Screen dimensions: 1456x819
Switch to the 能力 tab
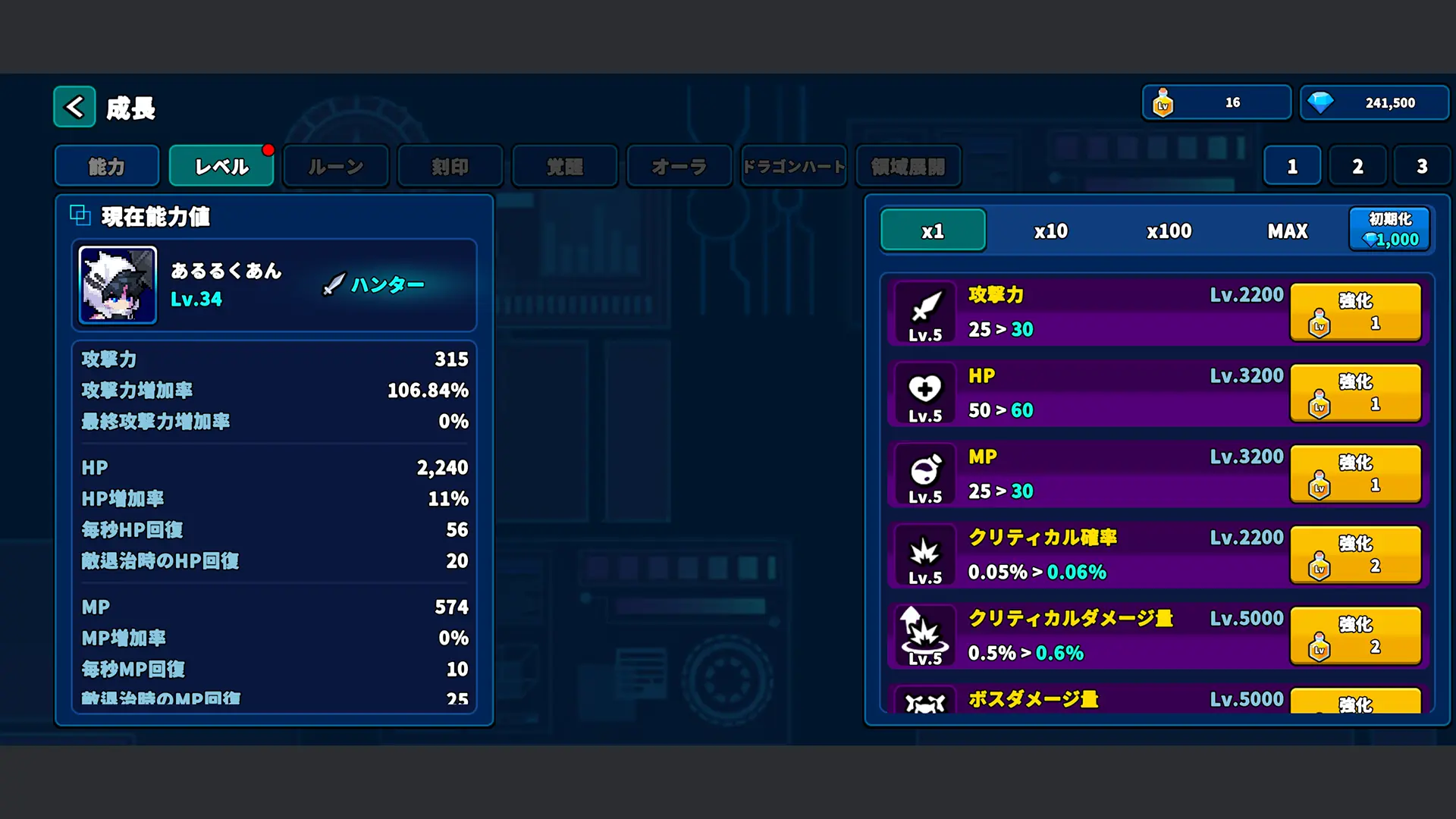[x=106, y=166]
